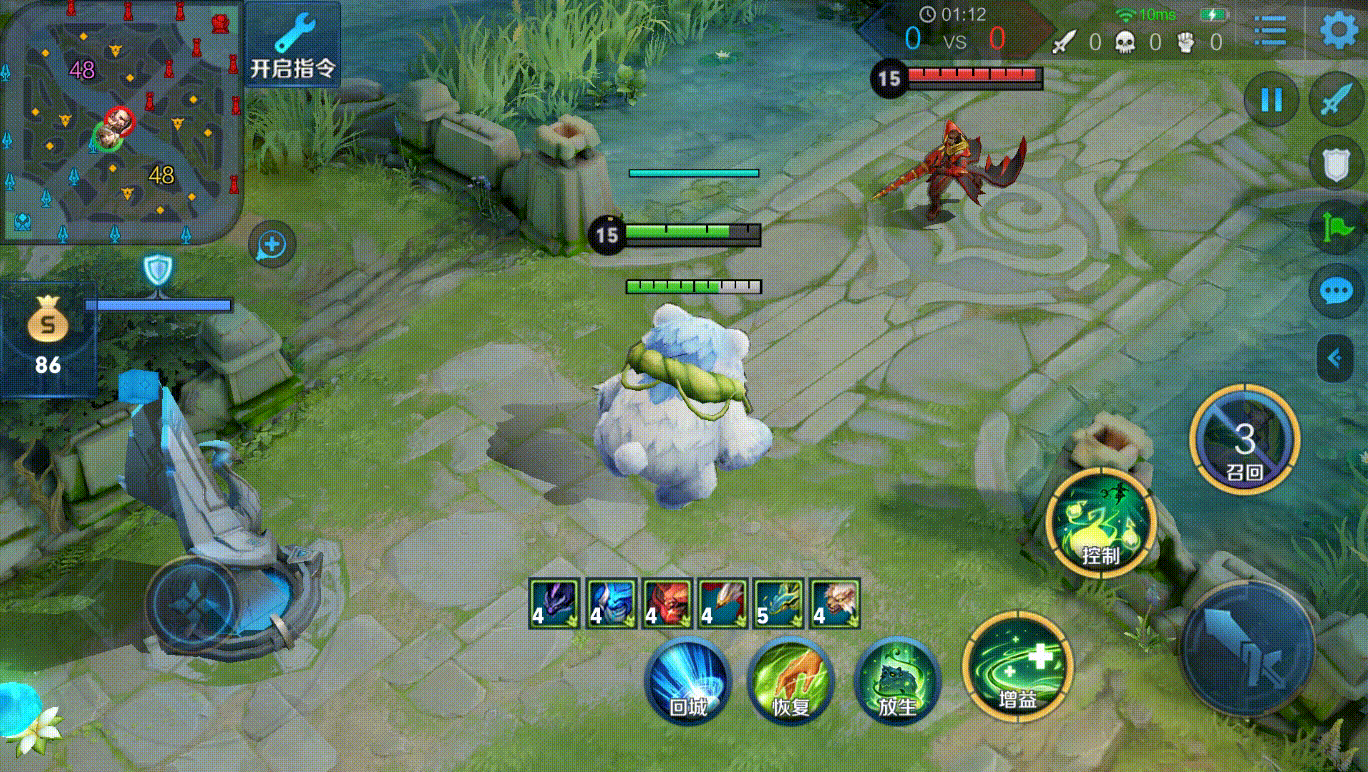Collapse the side panel arrow
The height and width of the screenshot is (772, 1368).
click(x=1335, y=357)
